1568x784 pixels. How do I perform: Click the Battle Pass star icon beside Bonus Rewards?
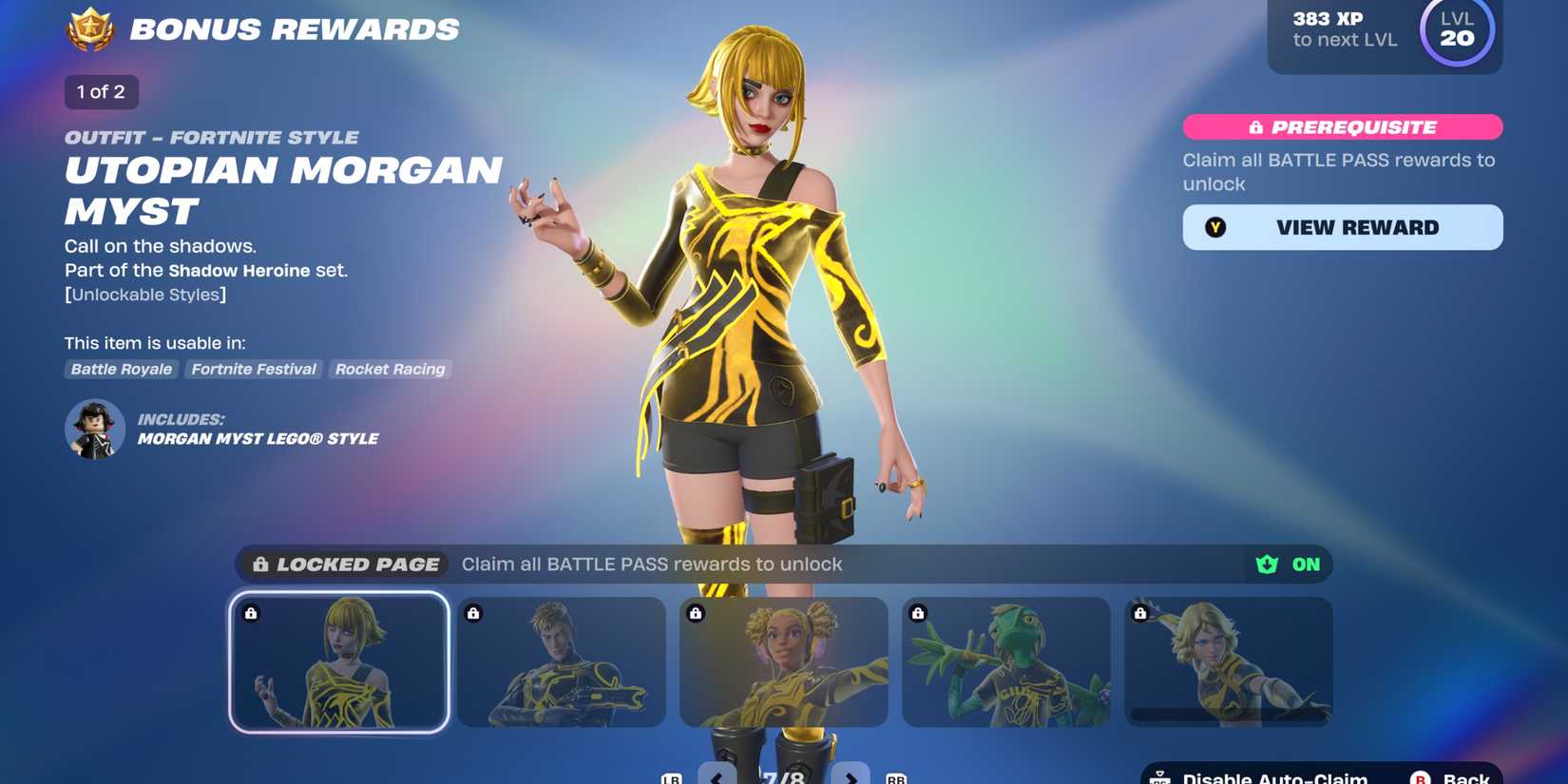92,28
